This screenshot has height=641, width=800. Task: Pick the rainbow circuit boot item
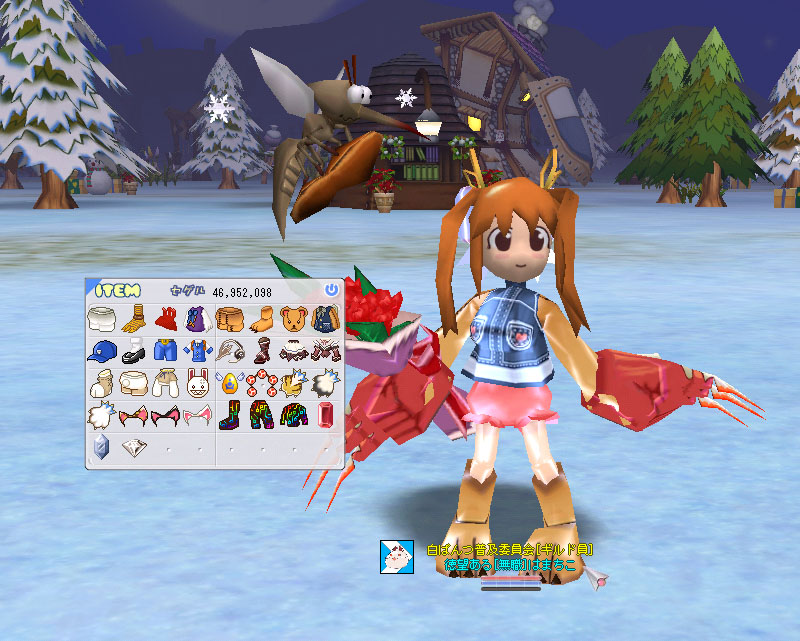229,413
